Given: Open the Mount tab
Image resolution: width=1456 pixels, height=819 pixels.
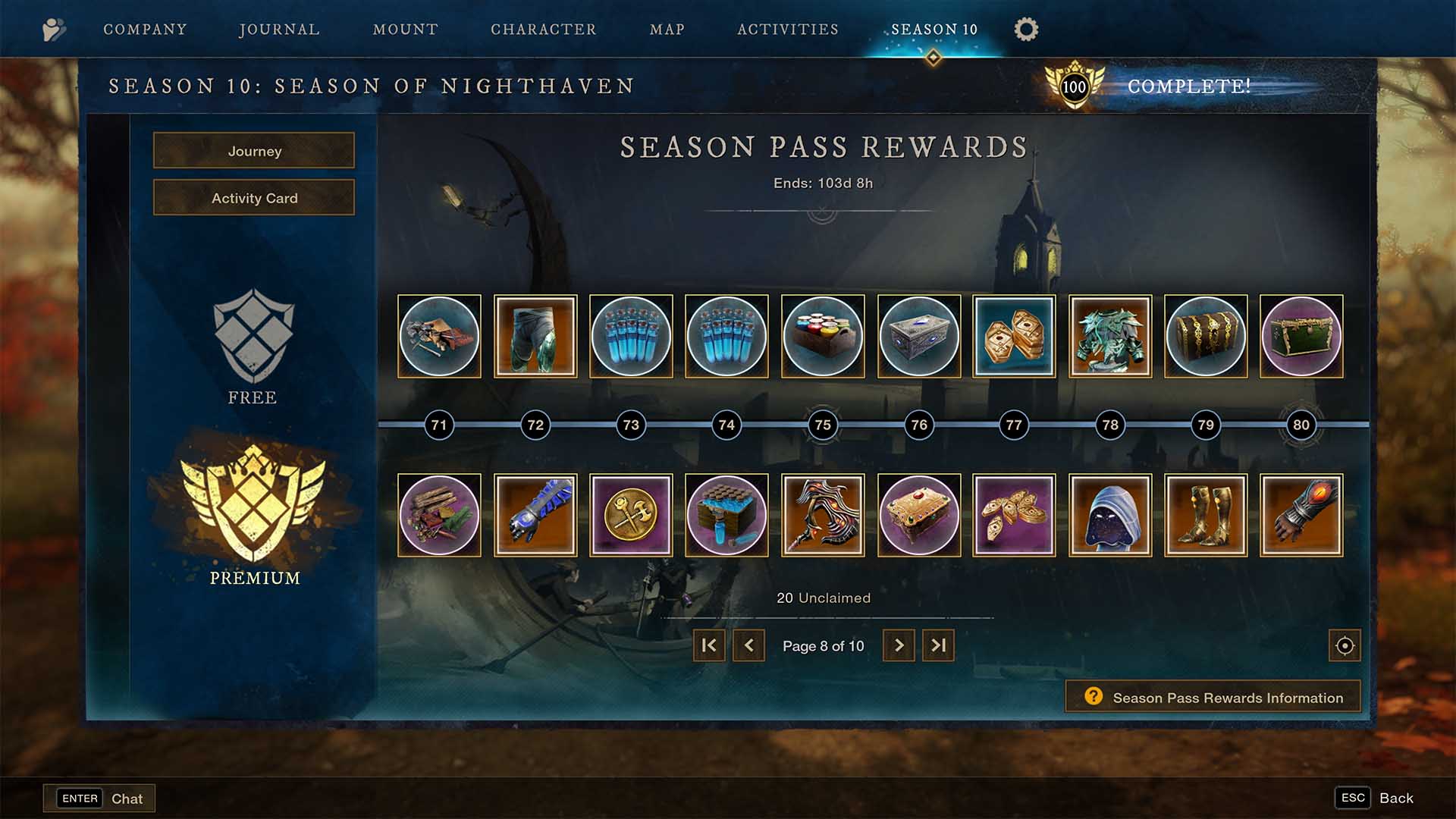Looking at the screenshot, I should tap(406, 30).
